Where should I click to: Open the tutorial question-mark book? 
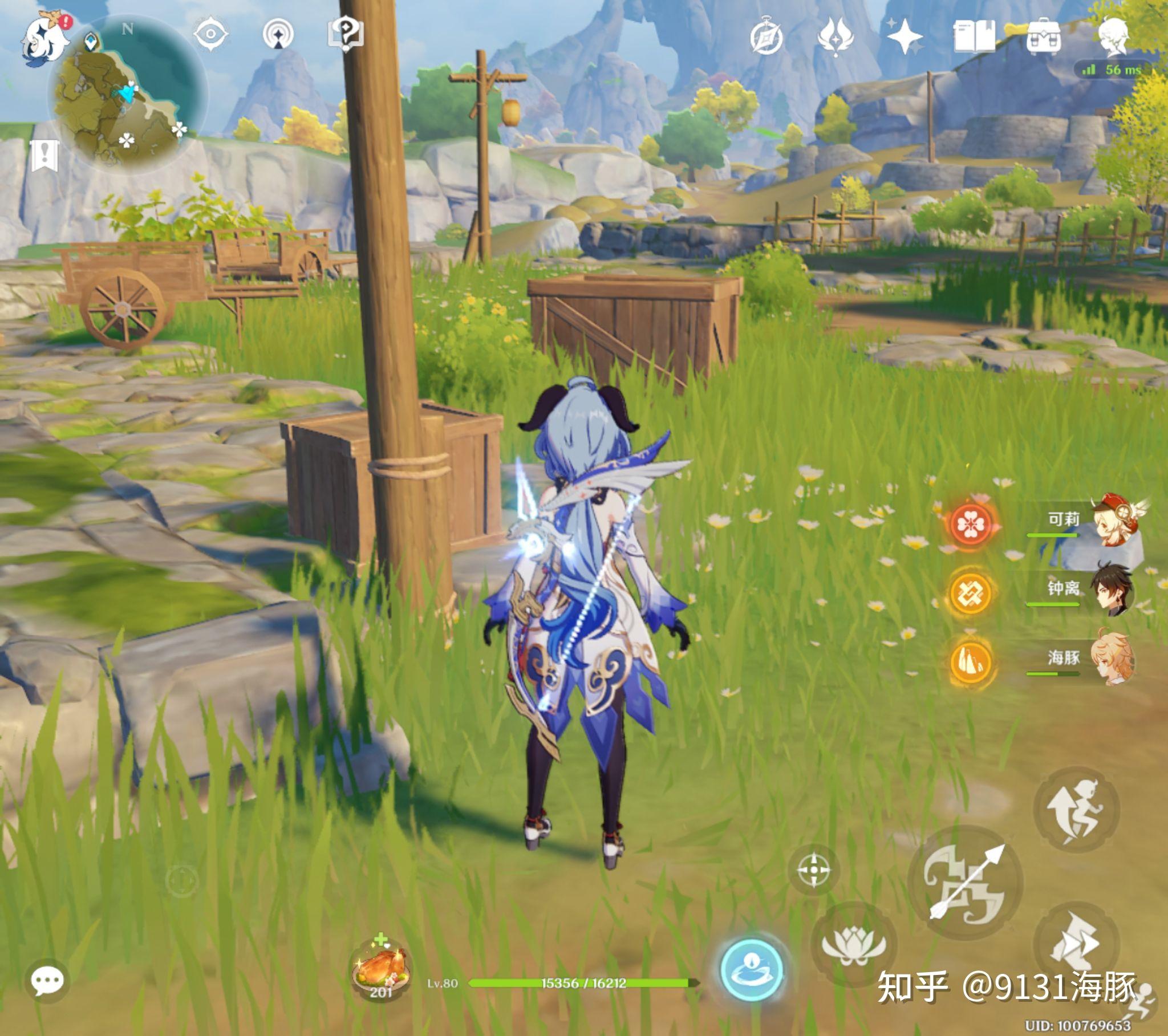click(346, 34)
